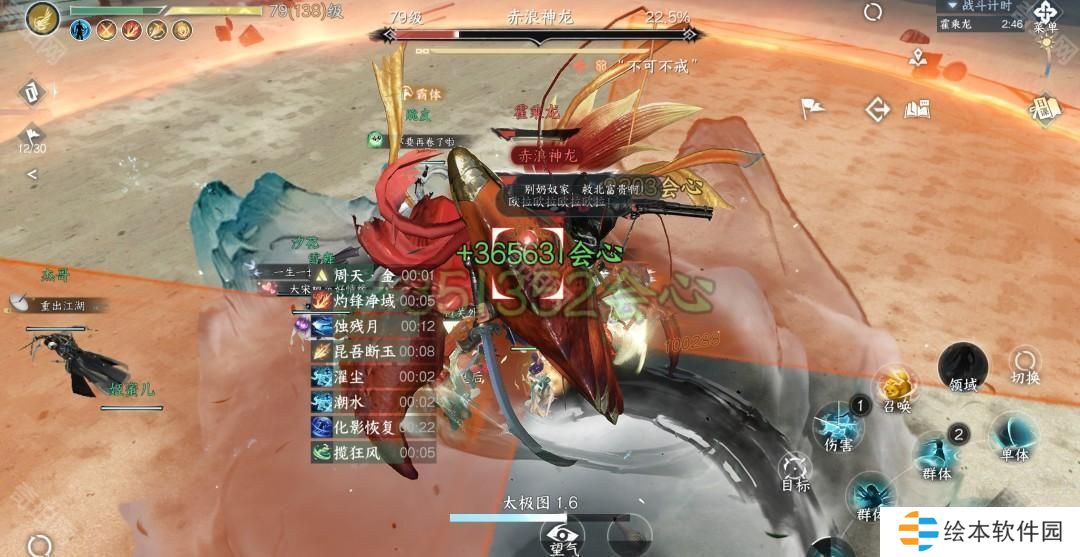
Task: Open the 菜单 main menu
Action: point(1045,15)
